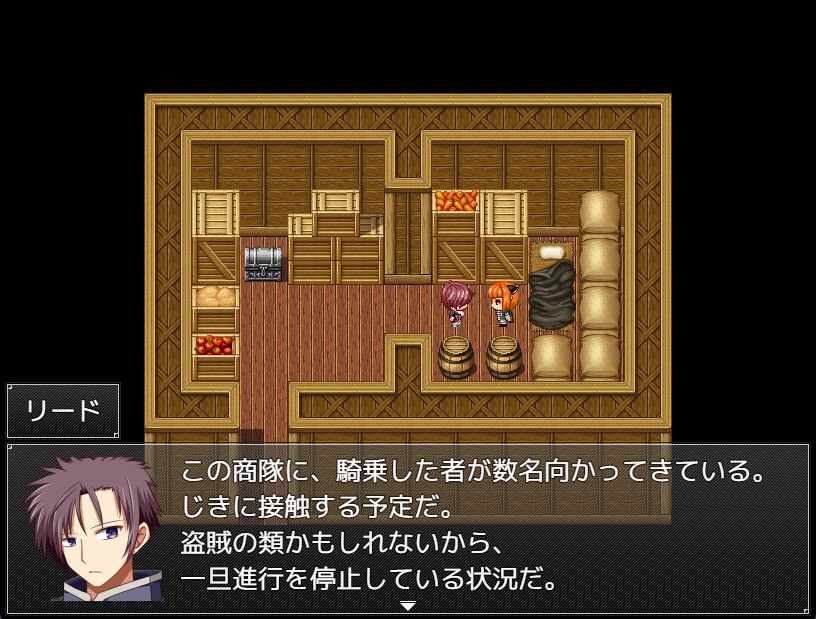Advance dialogue via the white continue arrow
Screen dimensions: 816x619
point(407,606)
